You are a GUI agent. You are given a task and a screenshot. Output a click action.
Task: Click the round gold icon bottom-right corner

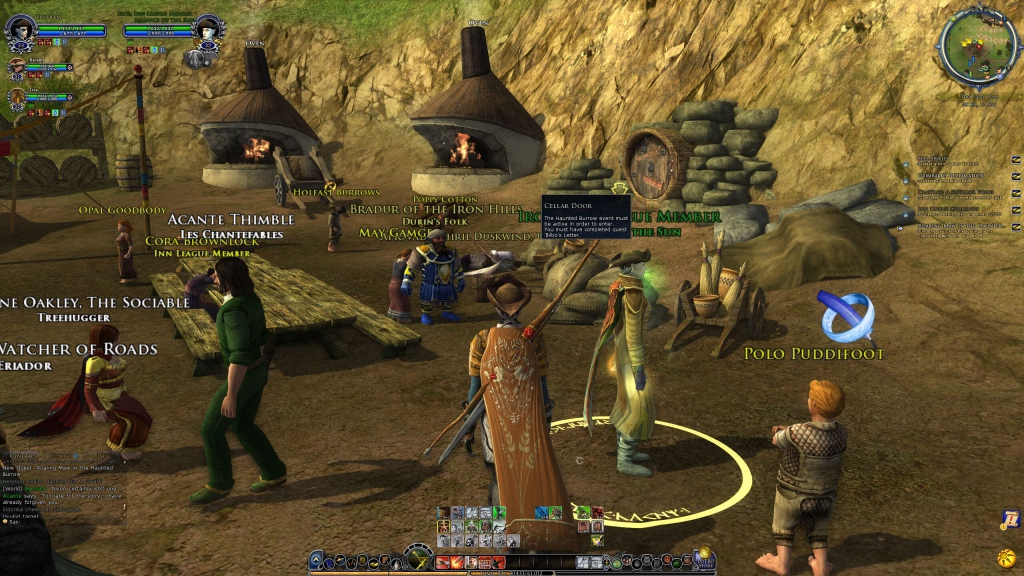click(x=1006, y=556)
